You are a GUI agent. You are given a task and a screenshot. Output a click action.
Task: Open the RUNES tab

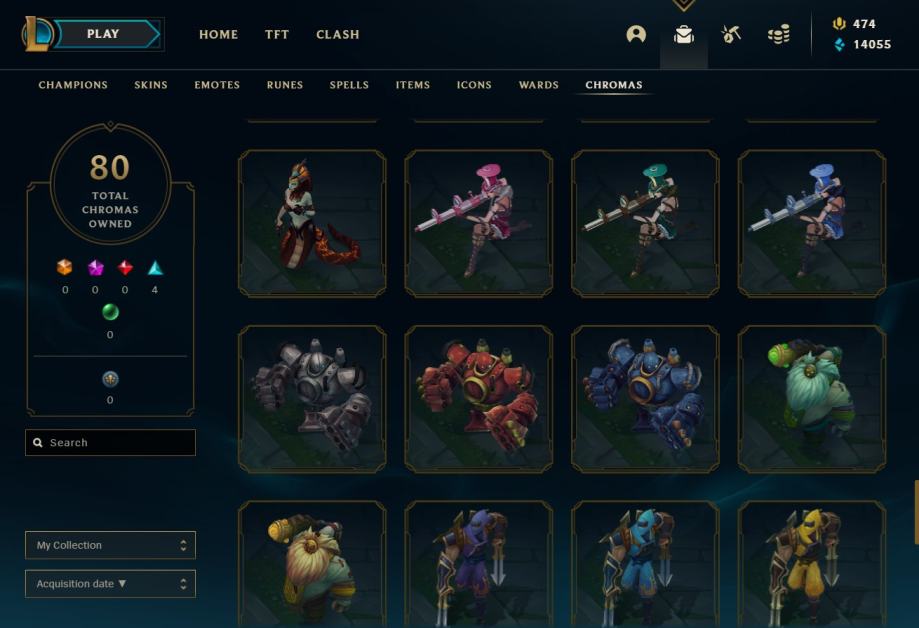pos(285,85)
